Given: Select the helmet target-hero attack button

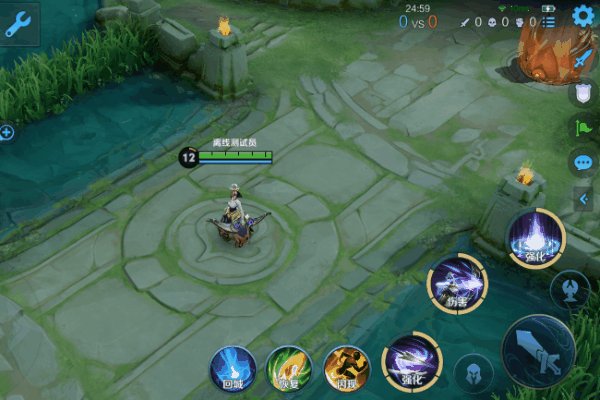Looking at the screenshot, I should pyautogui.click(x=473, y=373).
